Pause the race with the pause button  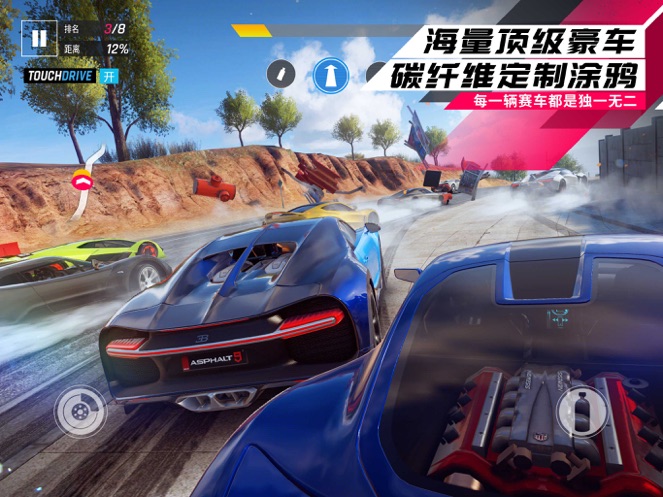point(38,39)
